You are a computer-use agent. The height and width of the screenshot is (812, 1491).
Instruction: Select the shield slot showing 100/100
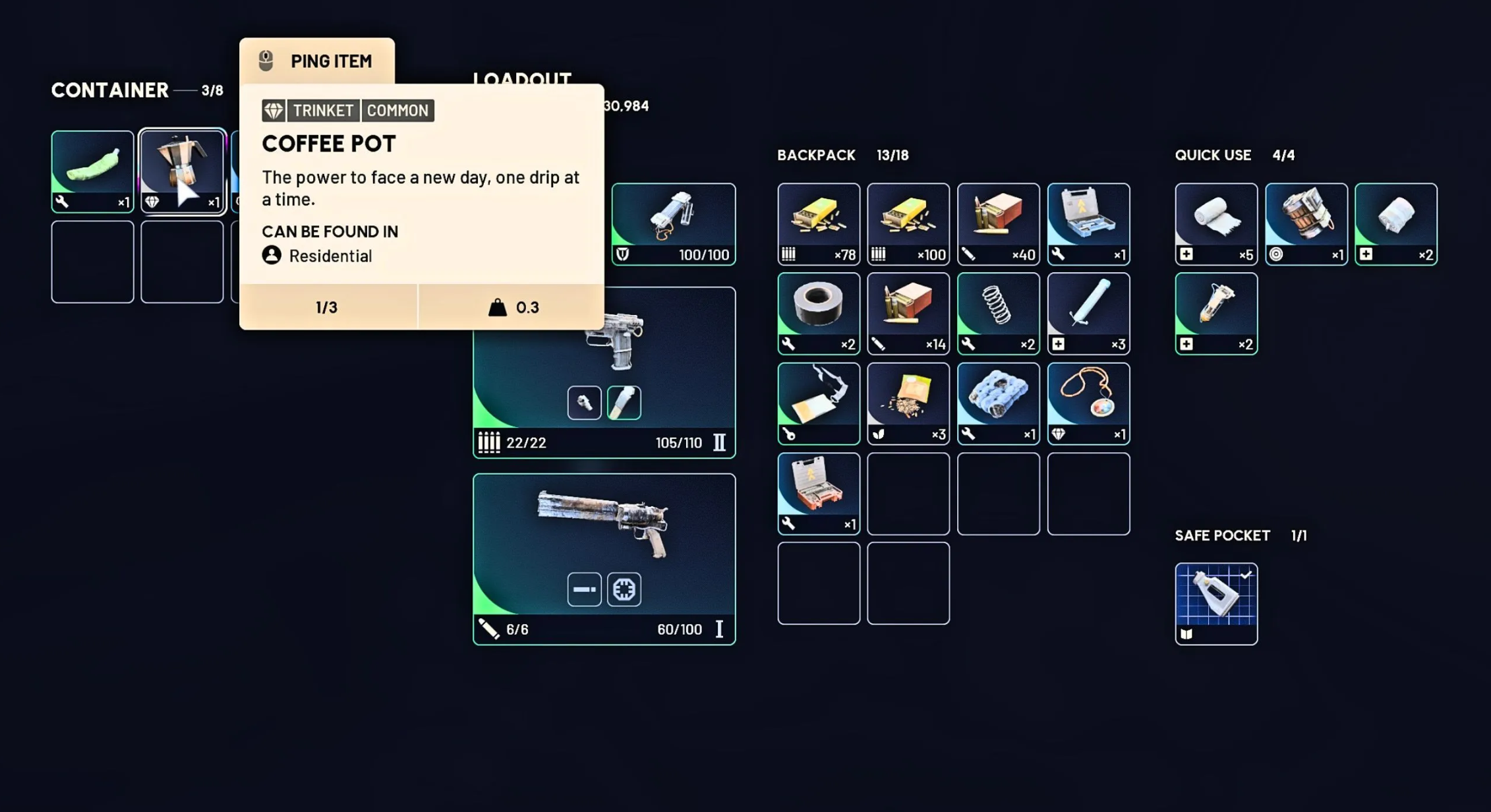pos(673,223)
